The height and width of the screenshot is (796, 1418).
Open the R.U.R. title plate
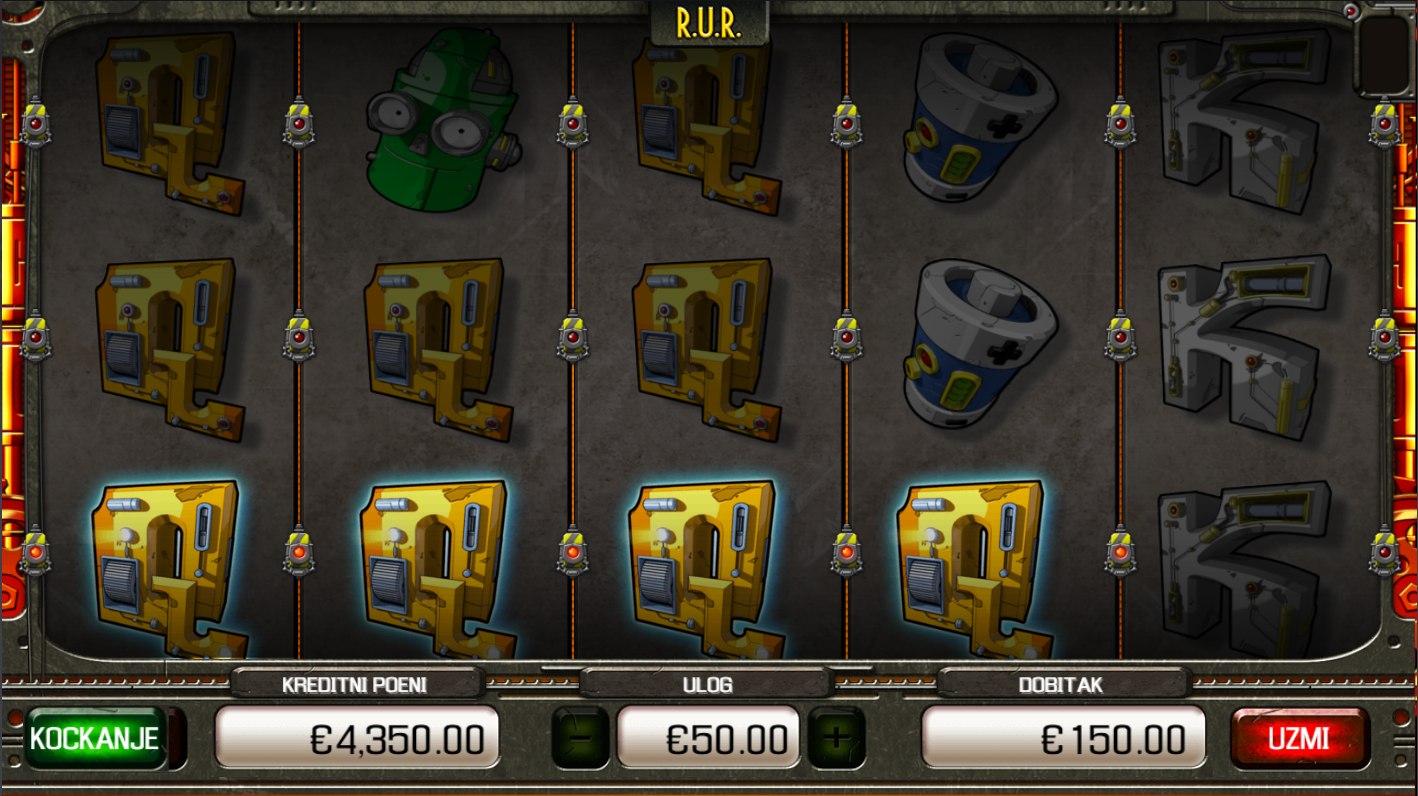point(709,24)
